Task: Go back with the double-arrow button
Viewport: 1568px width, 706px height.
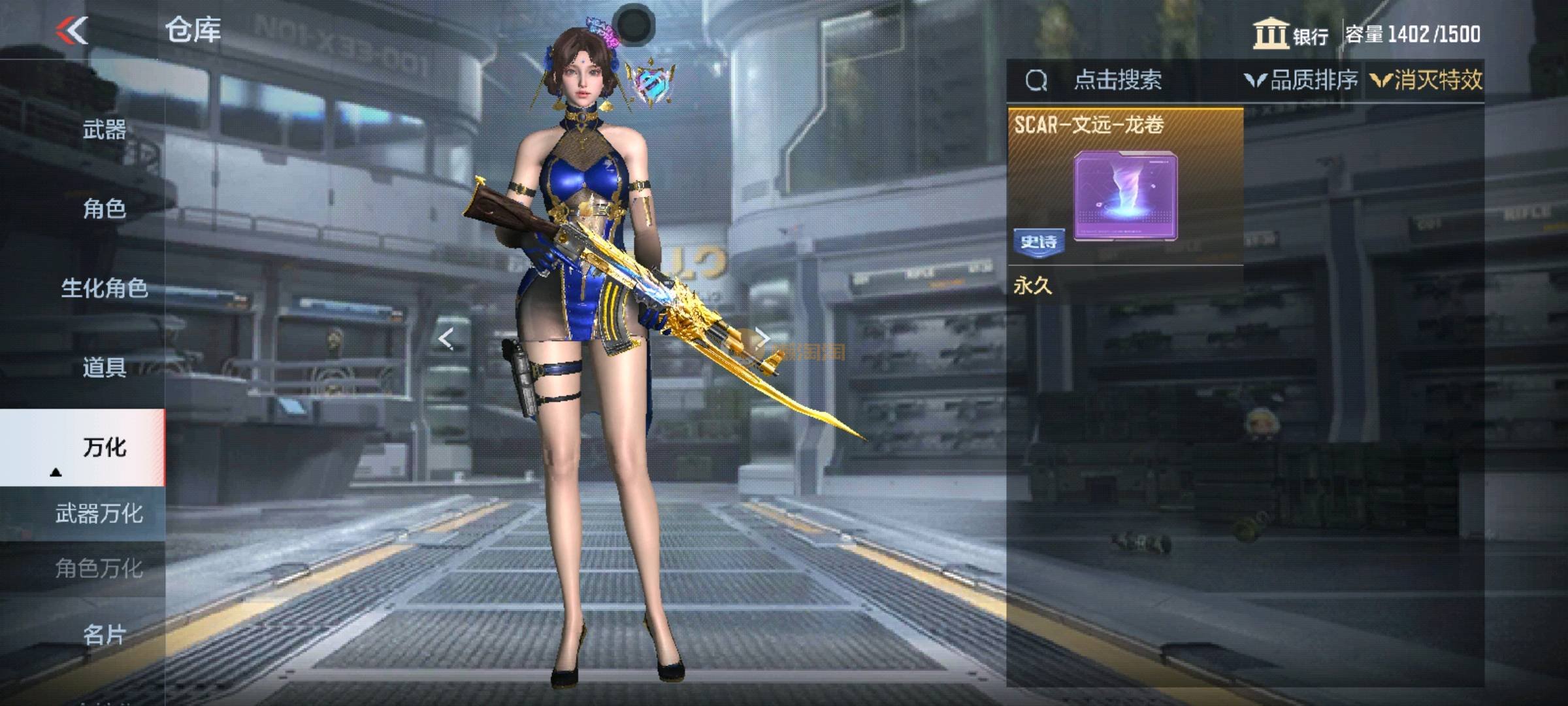Action: pyautogui.click(x=72, y=31)
